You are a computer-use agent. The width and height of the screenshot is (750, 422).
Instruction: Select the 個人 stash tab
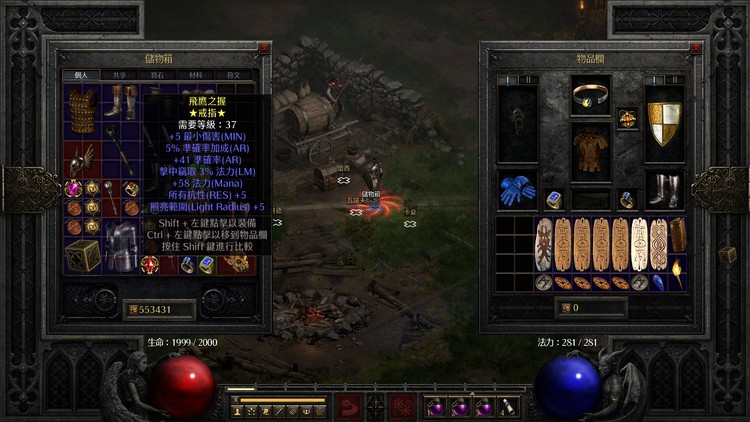coord(81,75)
